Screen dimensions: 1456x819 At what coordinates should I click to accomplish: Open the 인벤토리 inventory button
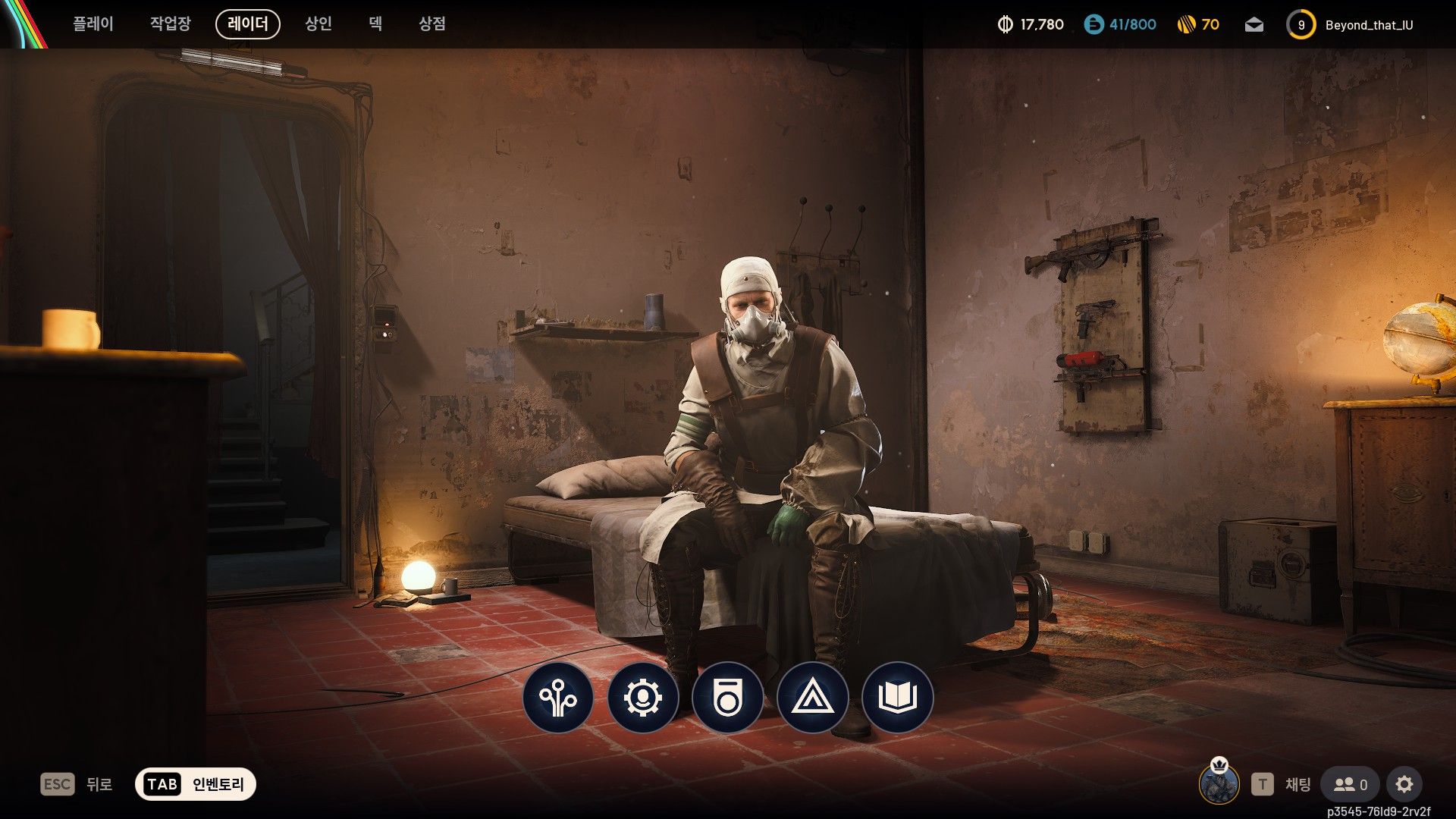pos(196,784)
